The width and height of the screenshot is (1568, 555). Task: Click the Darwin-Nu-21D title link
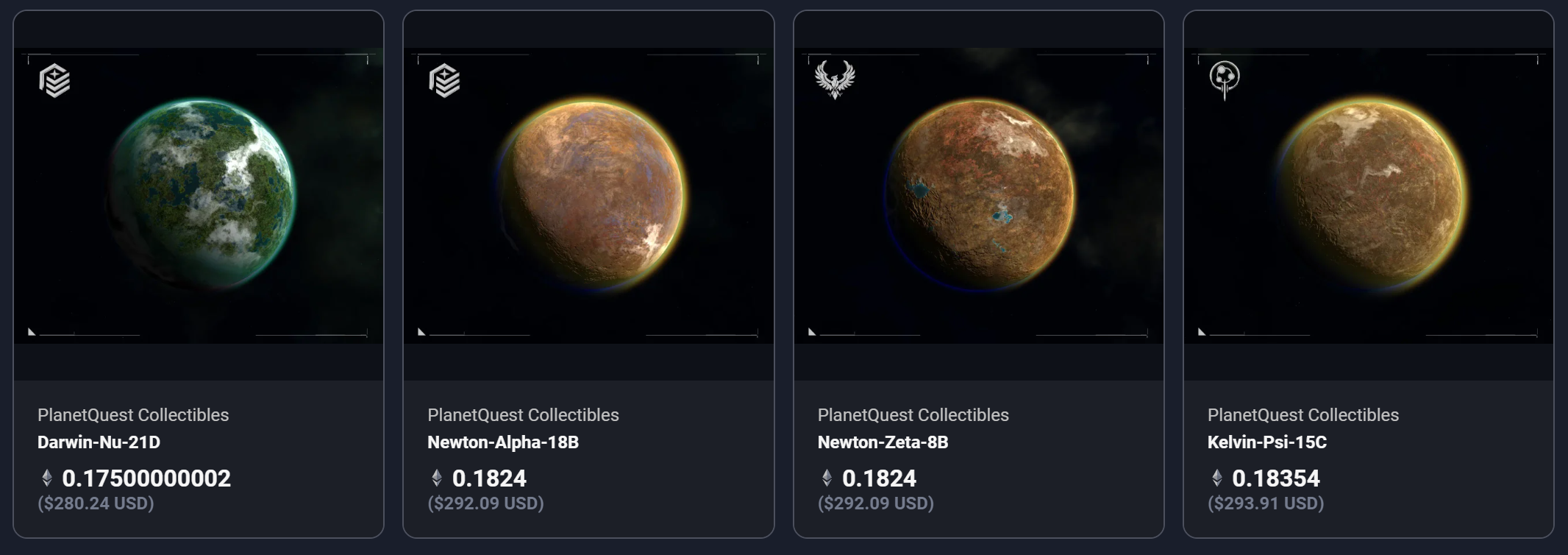[x=99, y=442]
